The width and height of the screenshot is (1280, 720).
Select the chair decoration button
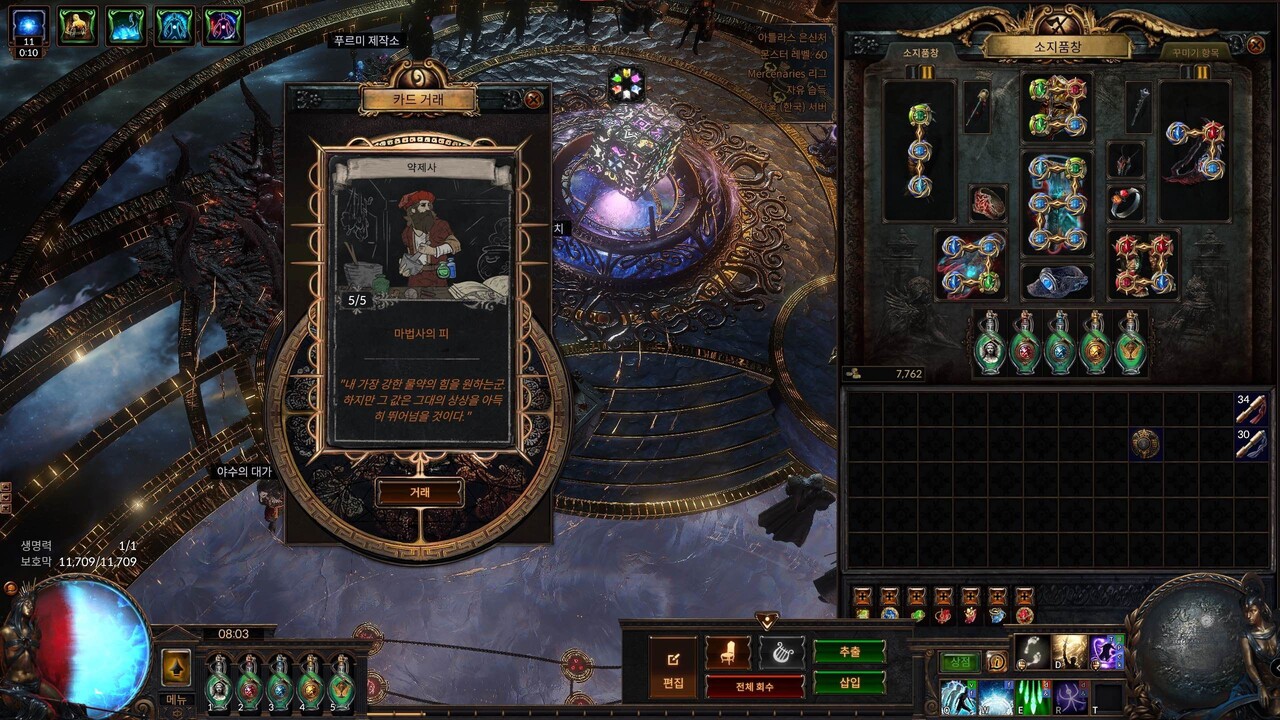pyautogui.click(x=727, y=653)
